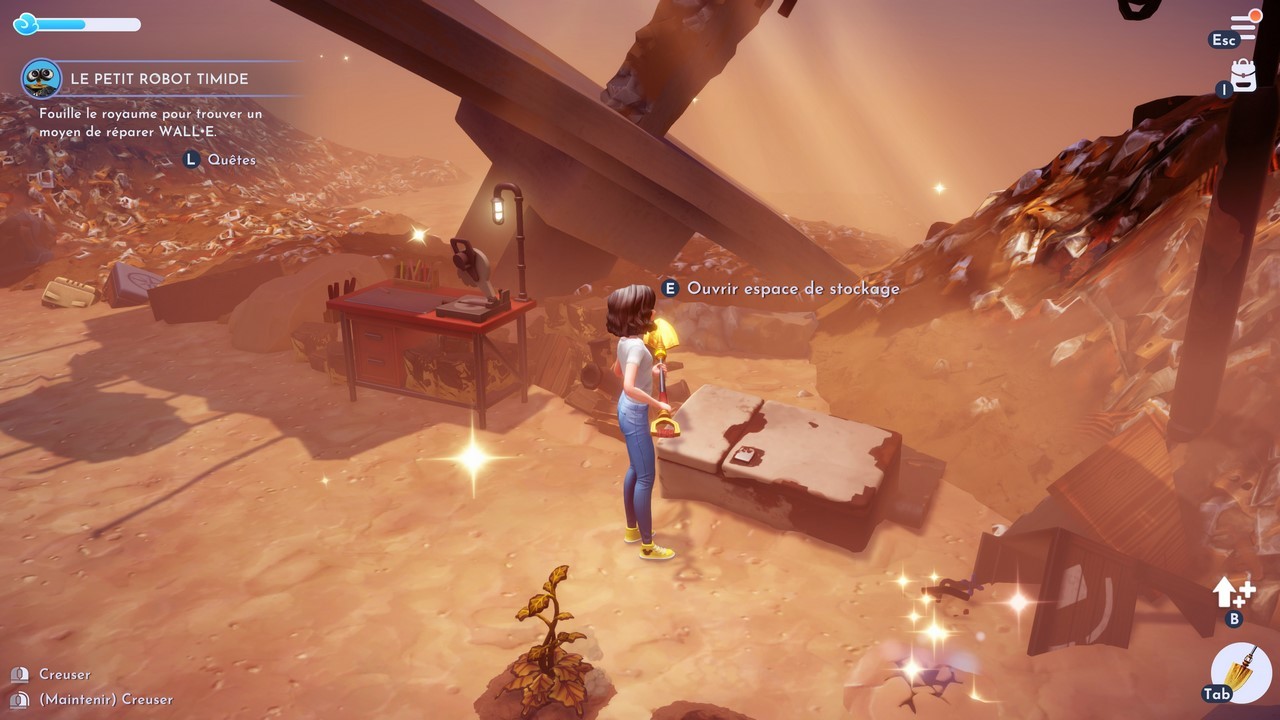Click the WALL-E quest portrait icon
The image size is (1280, 720).
tap(42, 78)
